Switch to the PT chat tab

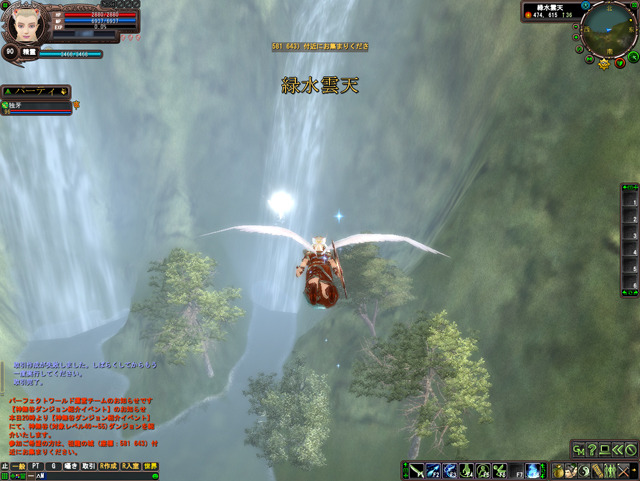[37, 466]
